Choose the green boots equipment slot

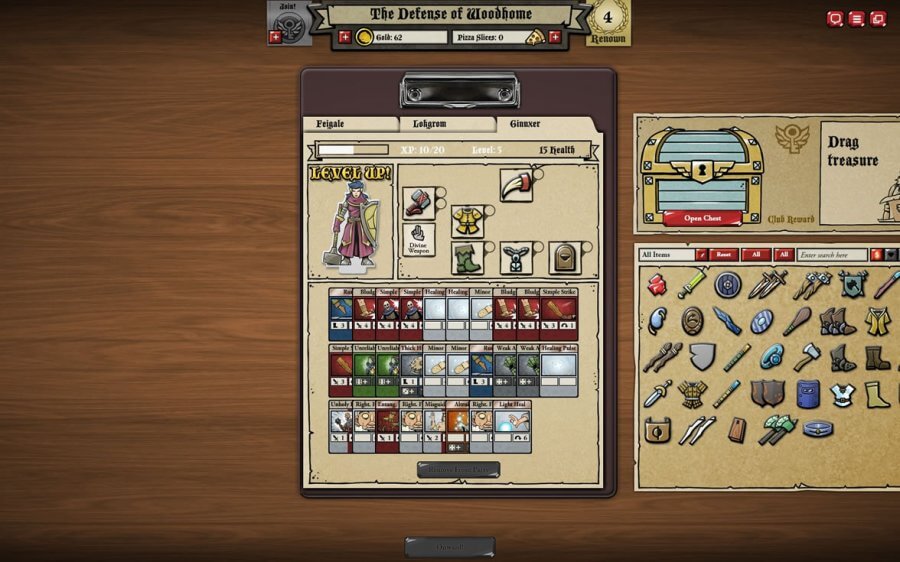point(467,257)
